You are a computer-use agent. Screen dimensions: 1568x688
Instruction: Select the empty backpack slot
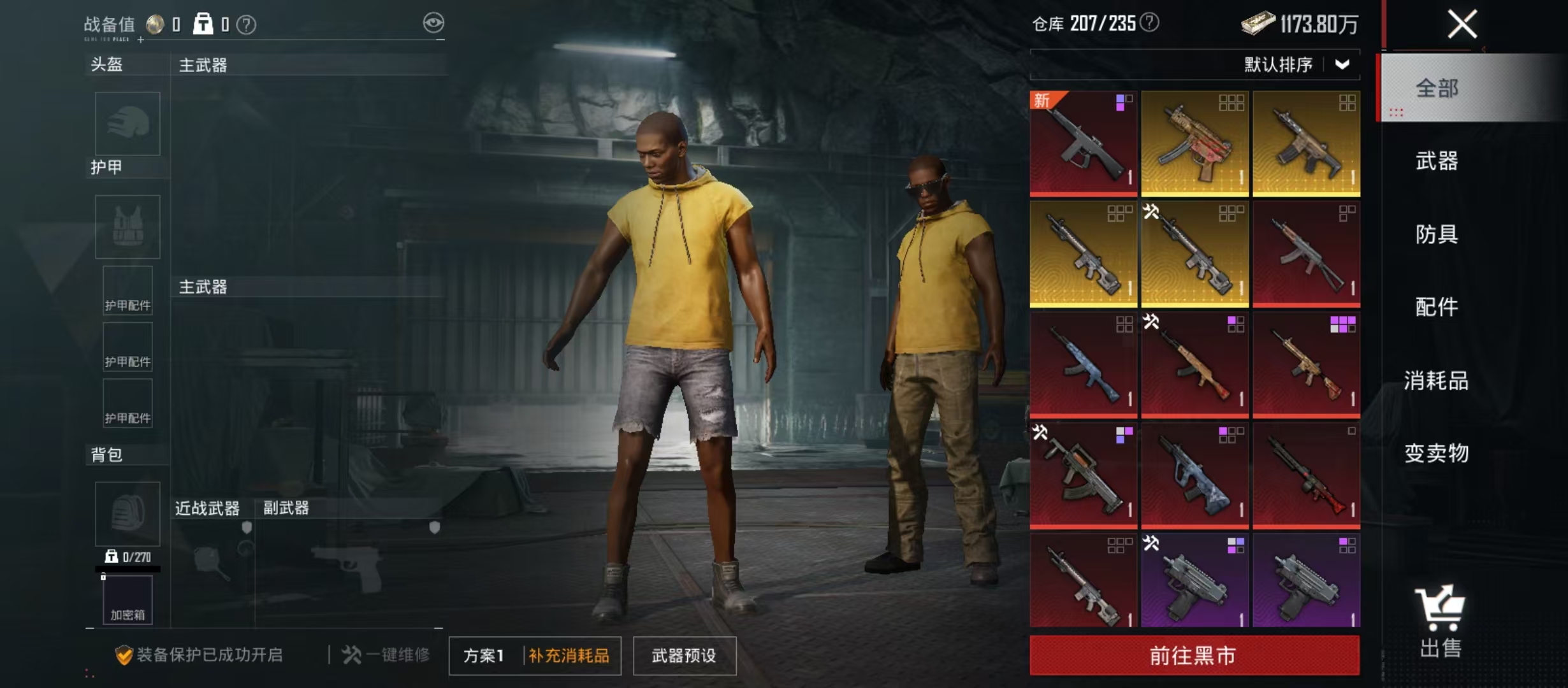tap(127, 513)
